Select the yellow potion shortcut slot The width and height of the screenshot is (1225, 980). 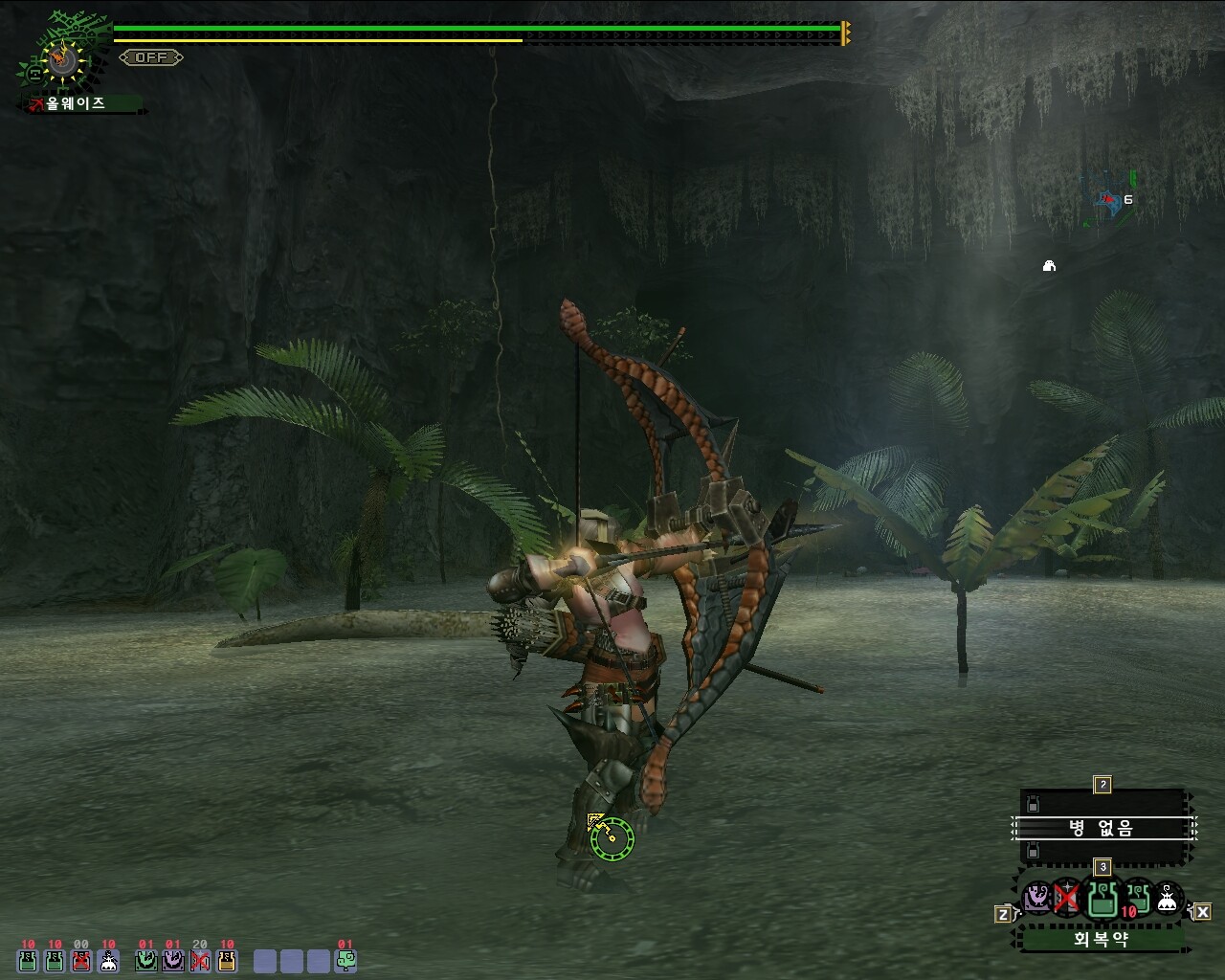click(227, 960)
